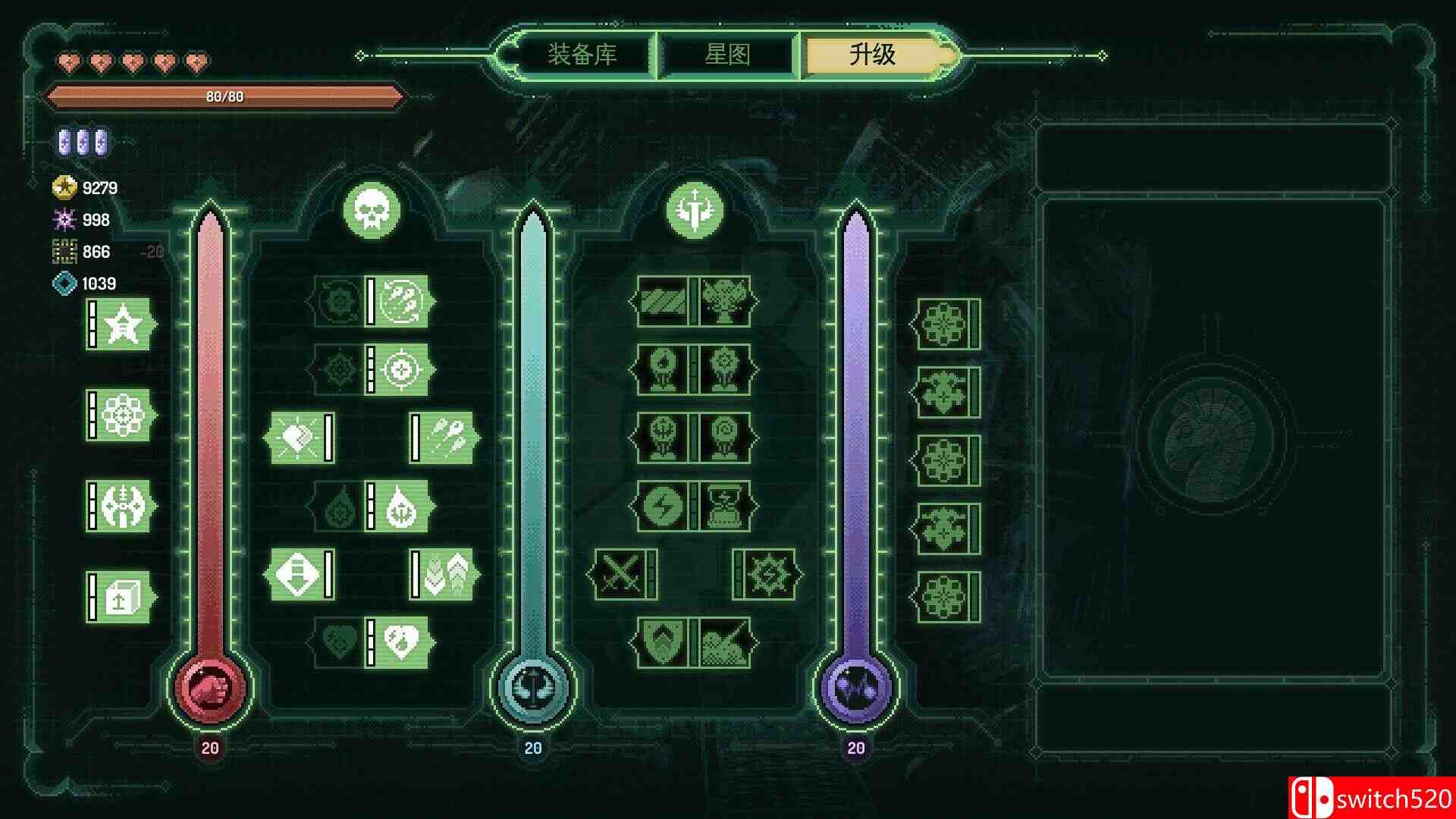Click the crate icon in the left sidebar
1456x819 pixels.
pos(125,599)
